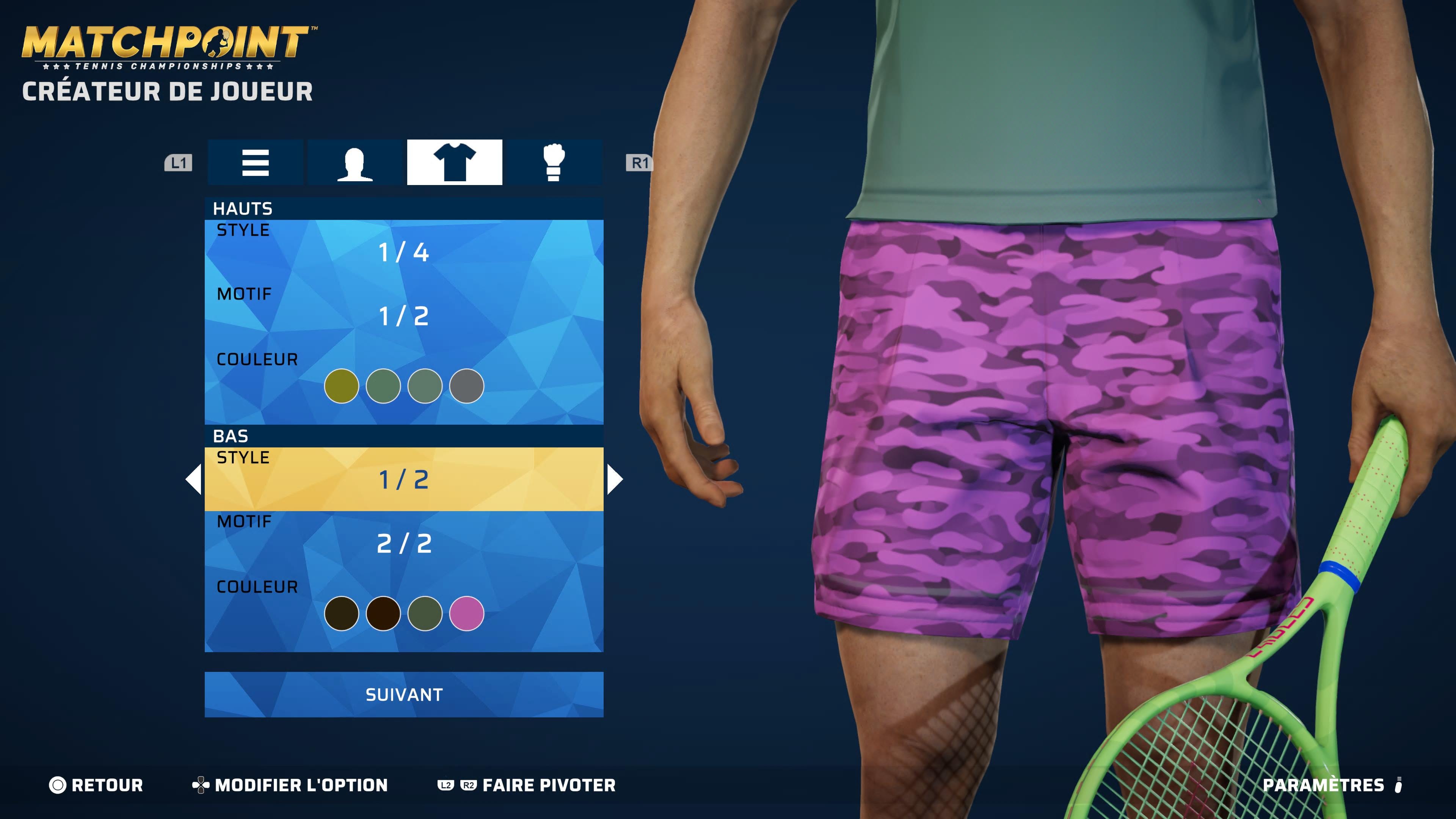Image resolution: width=1456 pixels, height=819 pixels.
Task: Click the right arrow for Bas style
Action: pyautogui.click(x=614, y=479)
